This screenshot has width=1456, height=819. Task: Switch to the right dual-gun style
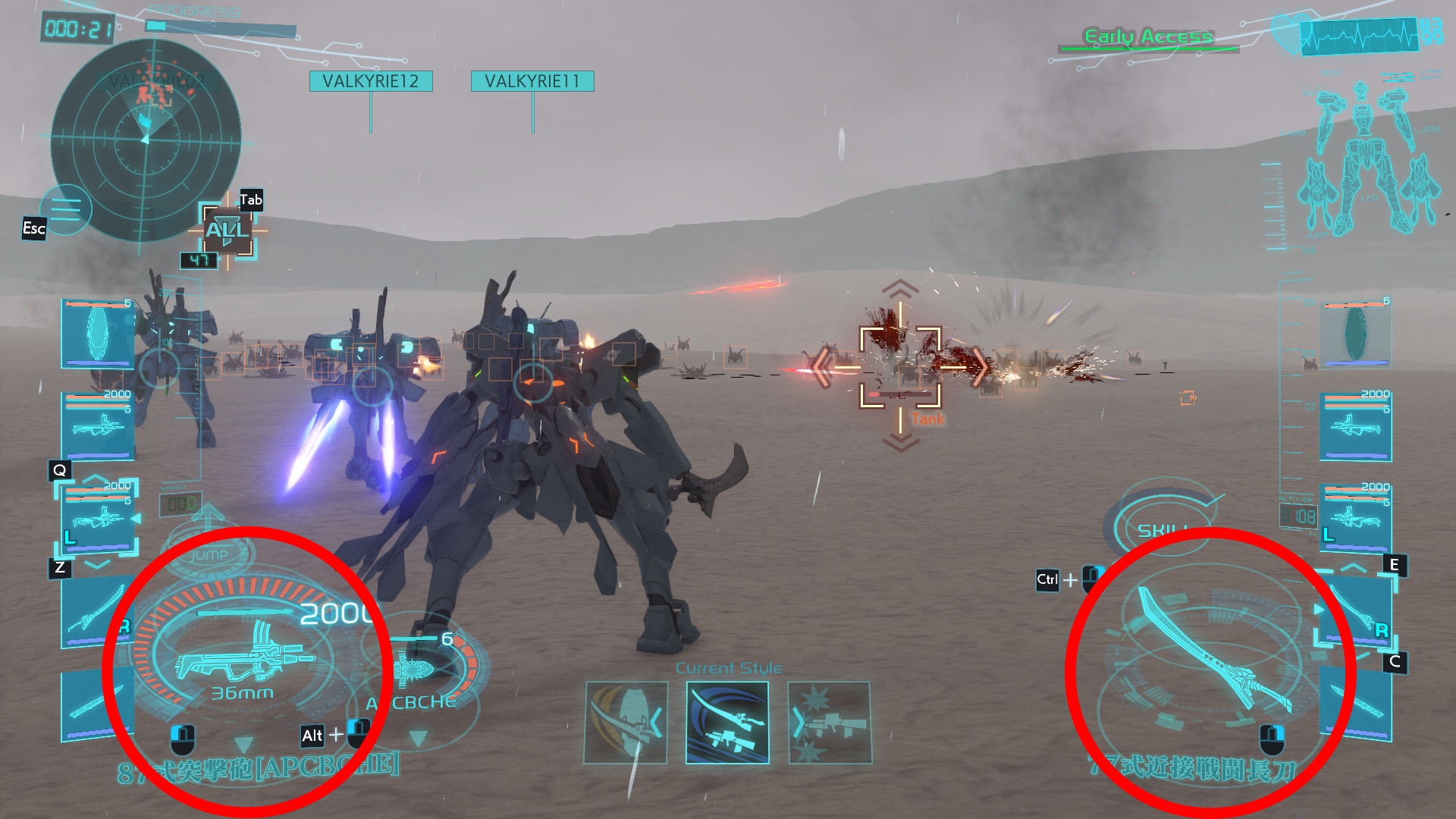tap(830, 723)
